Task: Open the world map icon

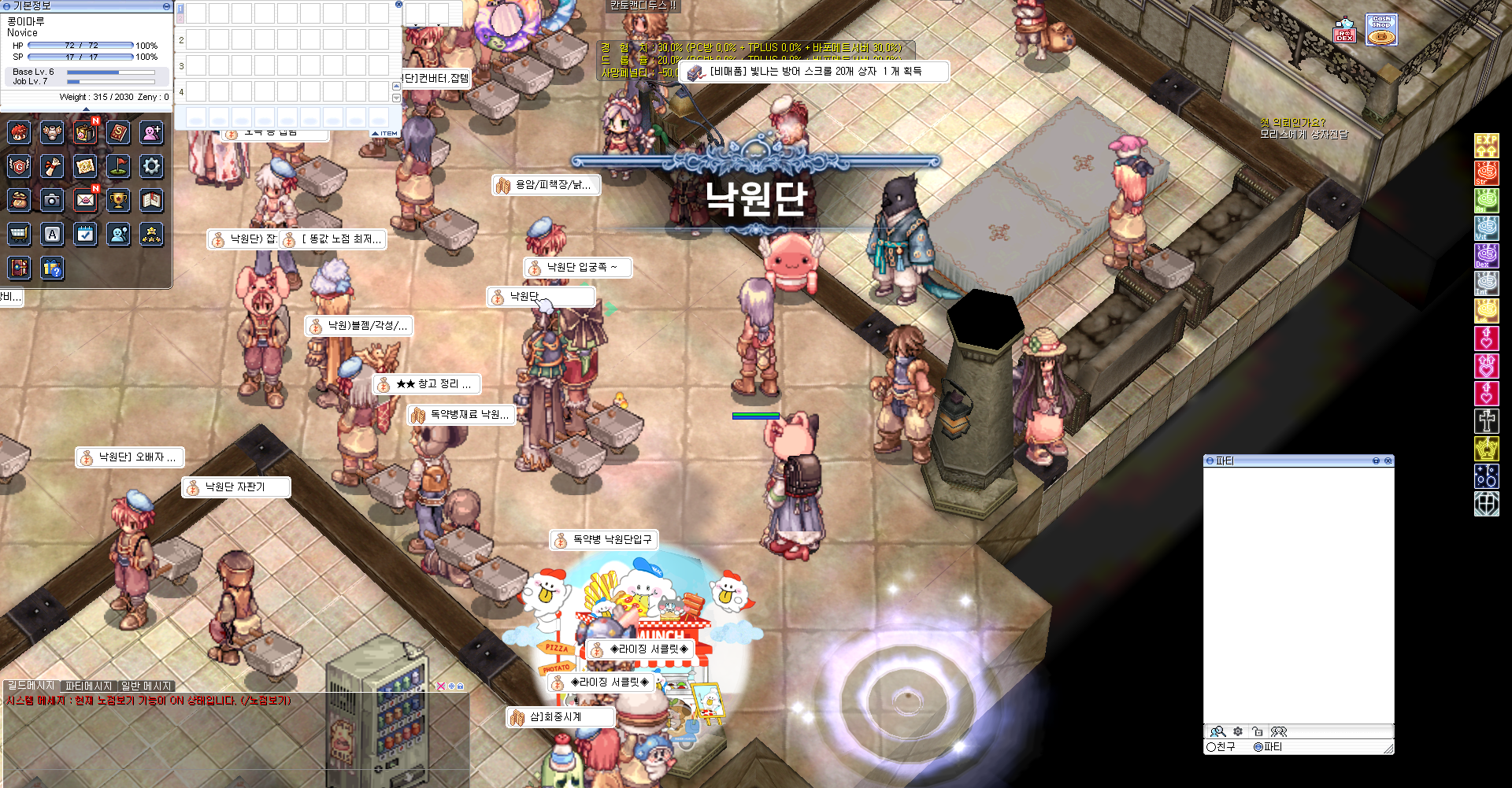Action: coord(85,166)
